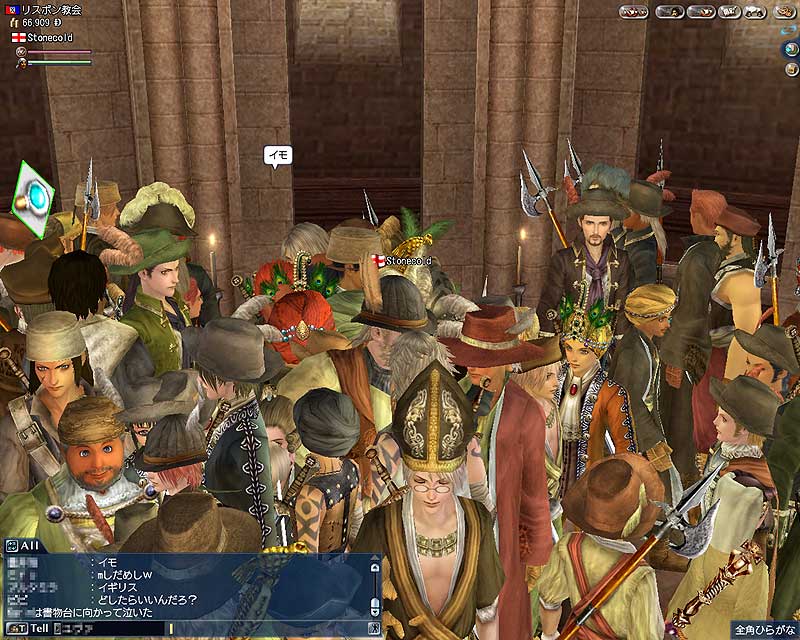Click the chat log scroll-up arrow
The height and width of the screenshot is (640, 800).
[x=374, y=565]
